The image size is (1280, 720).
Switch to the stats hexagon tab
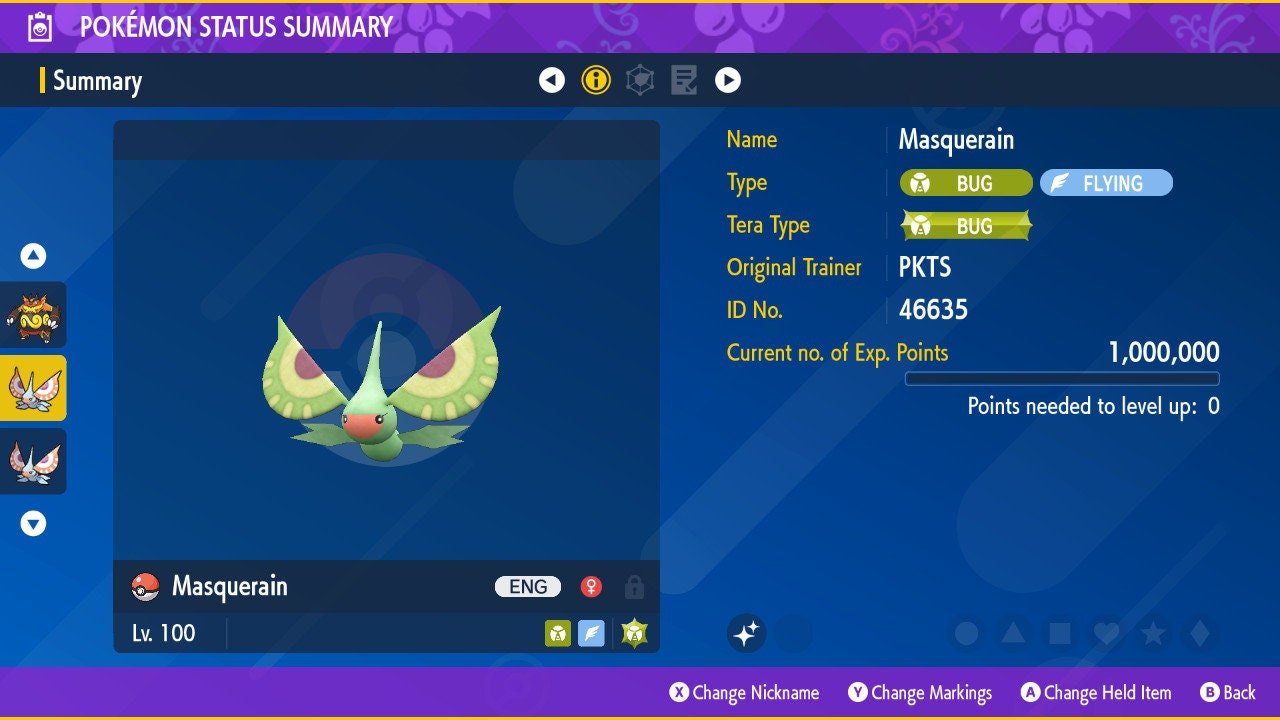(x=640, y=80)
